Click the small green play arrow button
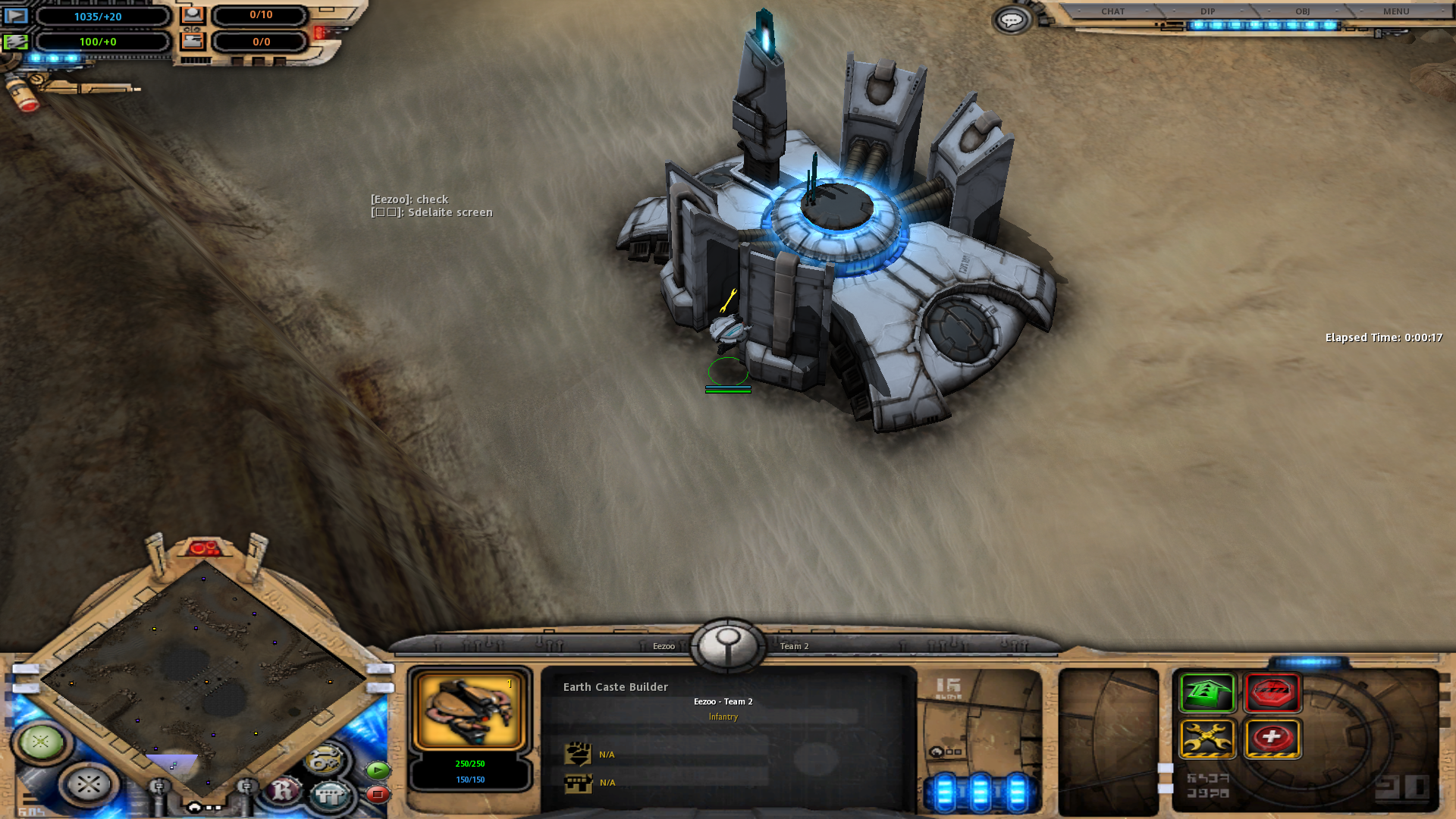The height and width of the screenshot is (819, 1456). pyautogui.click(x=378, y=770)
